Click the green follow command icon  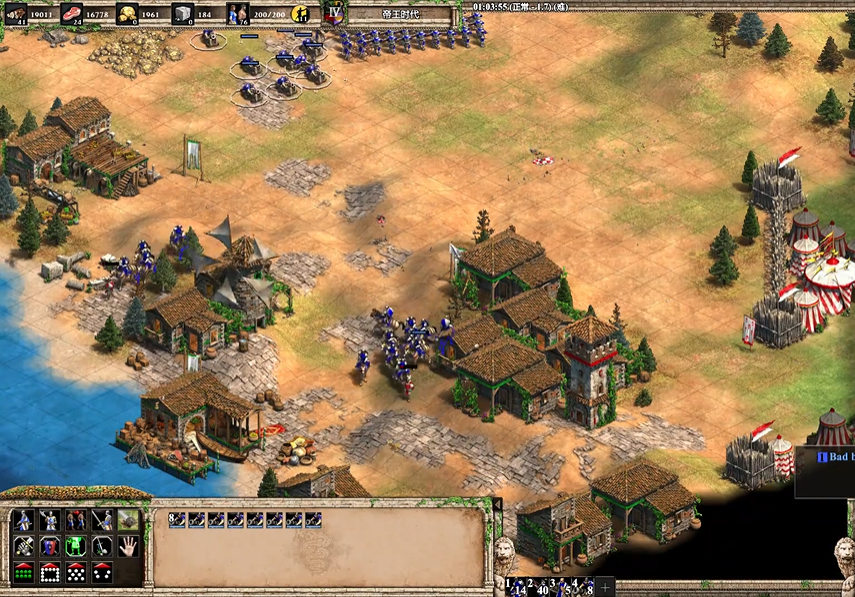[75, 546]
